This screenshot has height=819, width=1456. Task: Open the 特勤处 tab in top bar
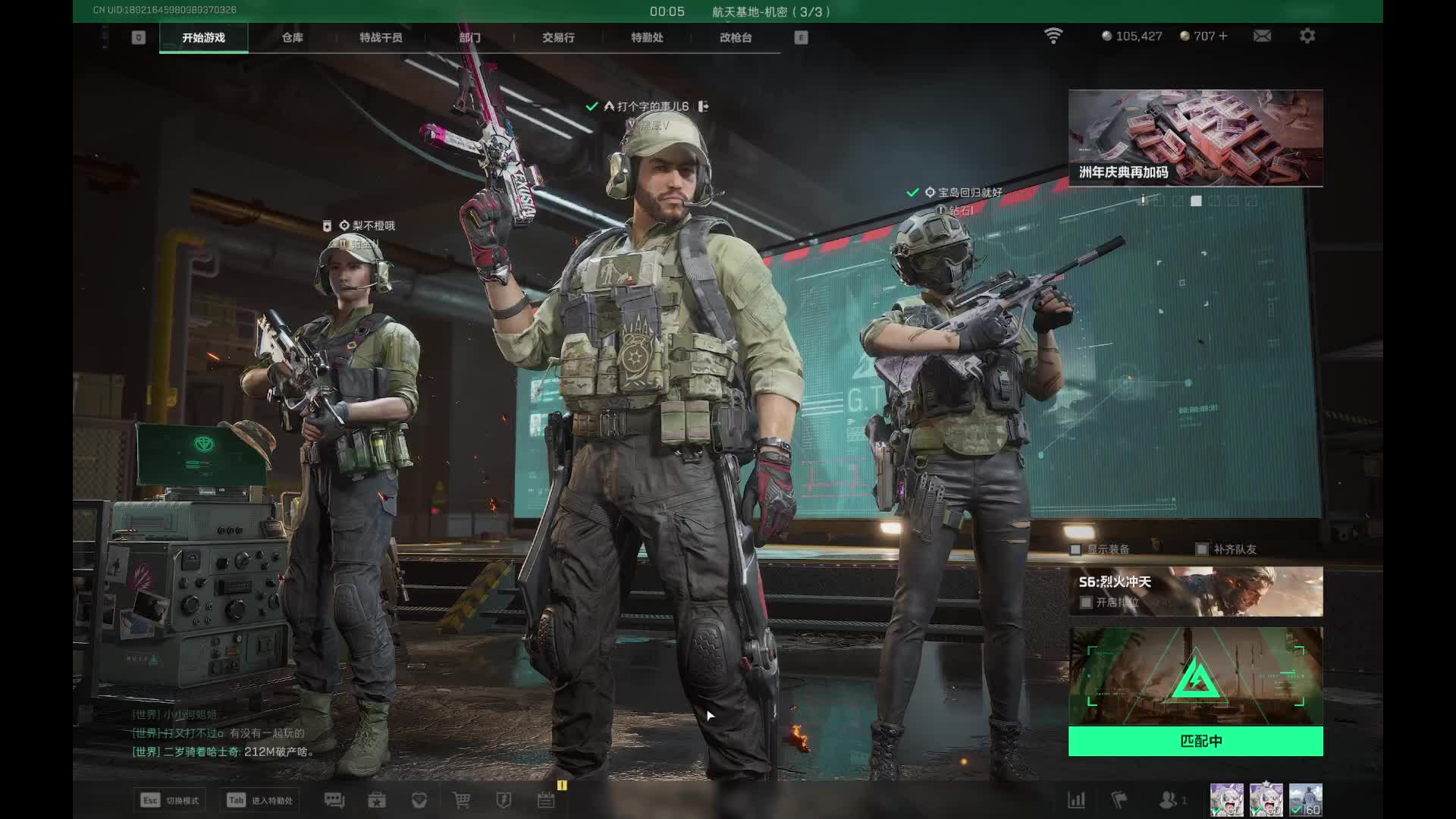[647, 37]
